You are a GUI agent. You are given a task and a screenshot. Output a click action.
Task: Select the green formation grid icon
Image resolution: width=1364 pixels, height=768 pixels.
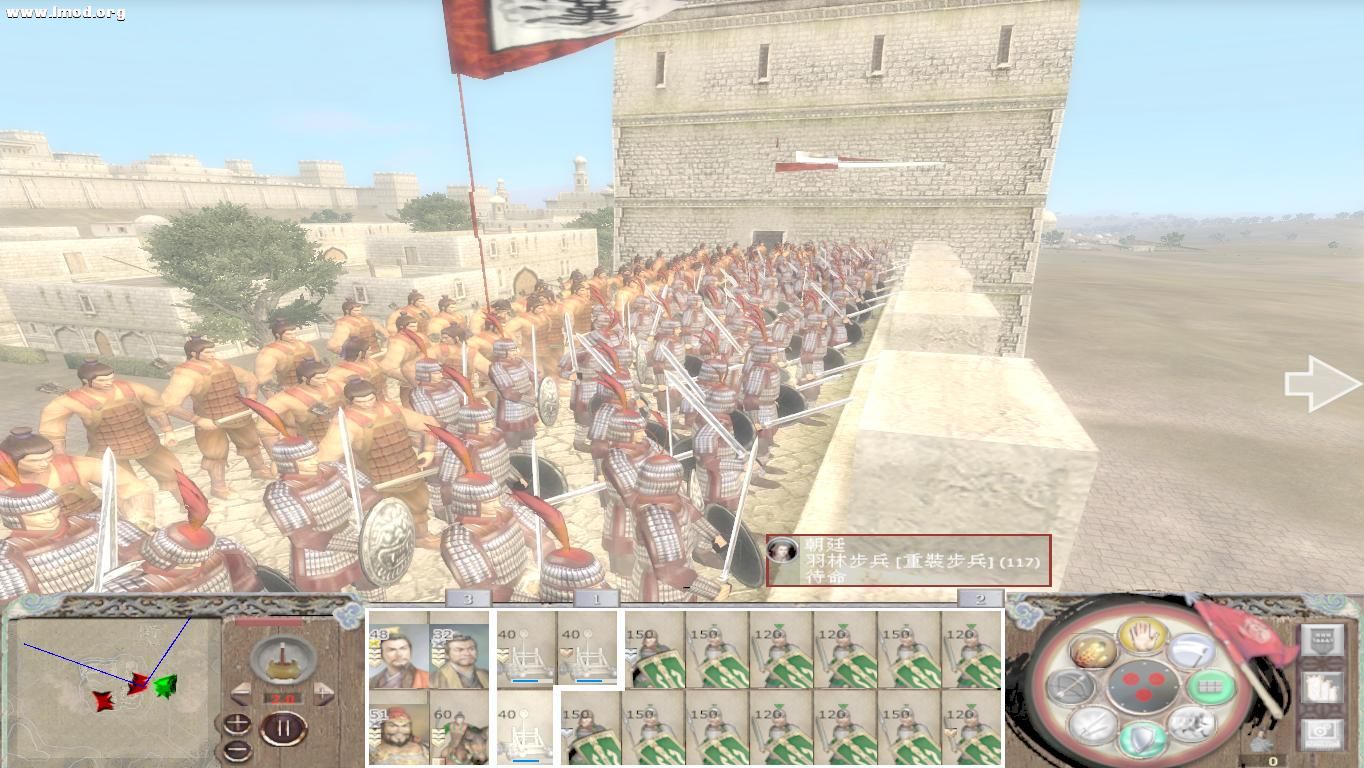pos(1210,689)
